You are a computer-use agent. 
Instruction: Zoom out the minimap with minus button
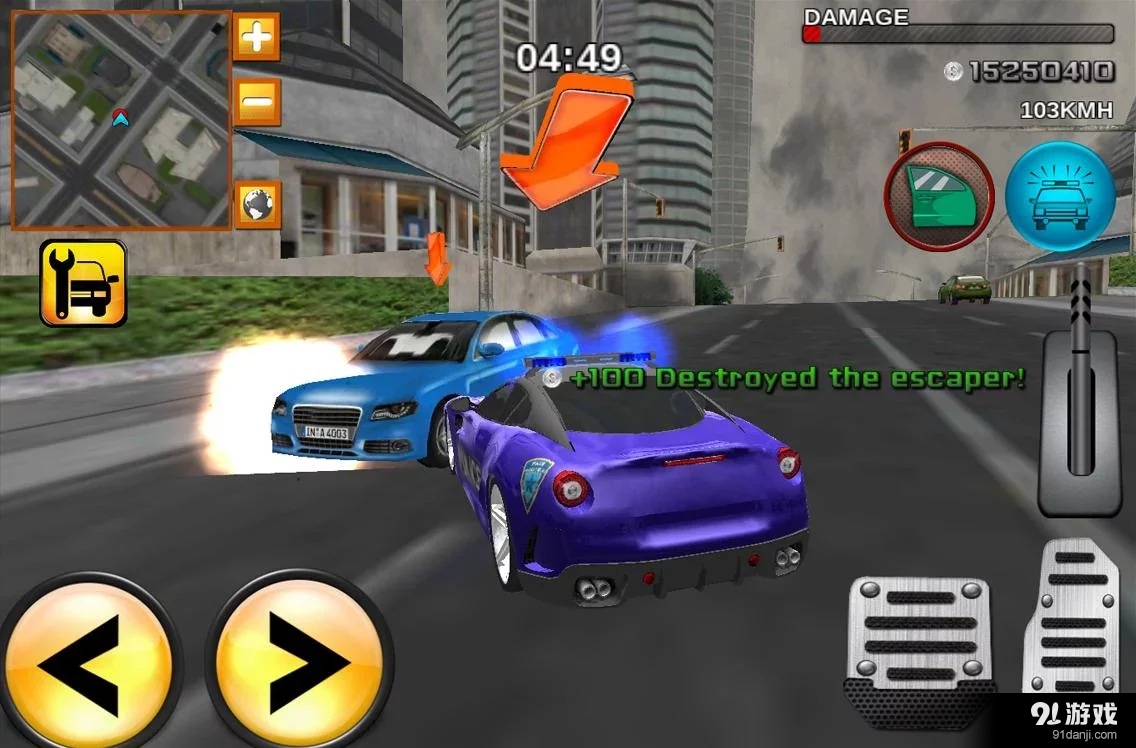[257, 100]
